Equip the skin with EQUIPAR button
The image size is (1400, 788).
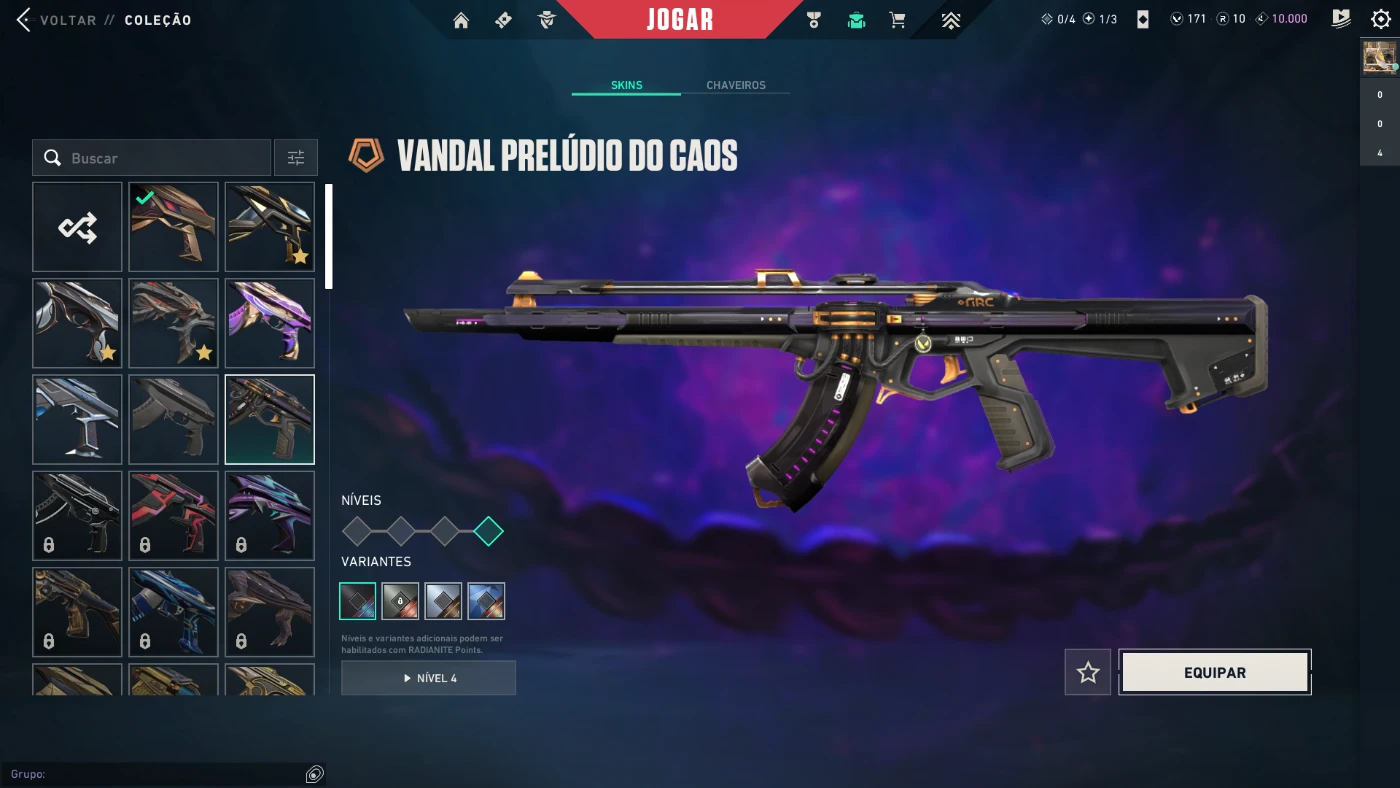pyautogui.click(x=1214, y=673)
